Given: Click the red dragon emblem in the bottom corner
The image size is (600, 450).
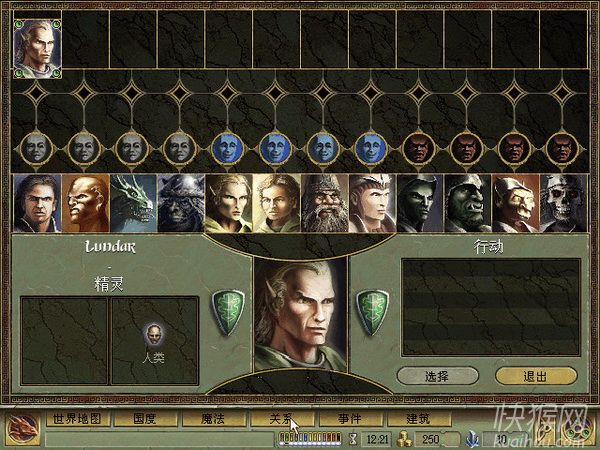Looking at the screenshot, I should pyautogui.click(x=21, y=426).
